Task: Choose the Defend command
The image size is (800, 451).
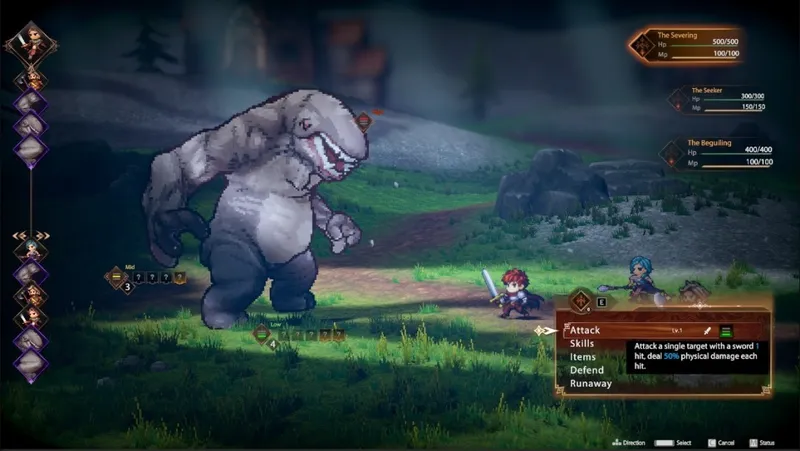Action: 587,369
